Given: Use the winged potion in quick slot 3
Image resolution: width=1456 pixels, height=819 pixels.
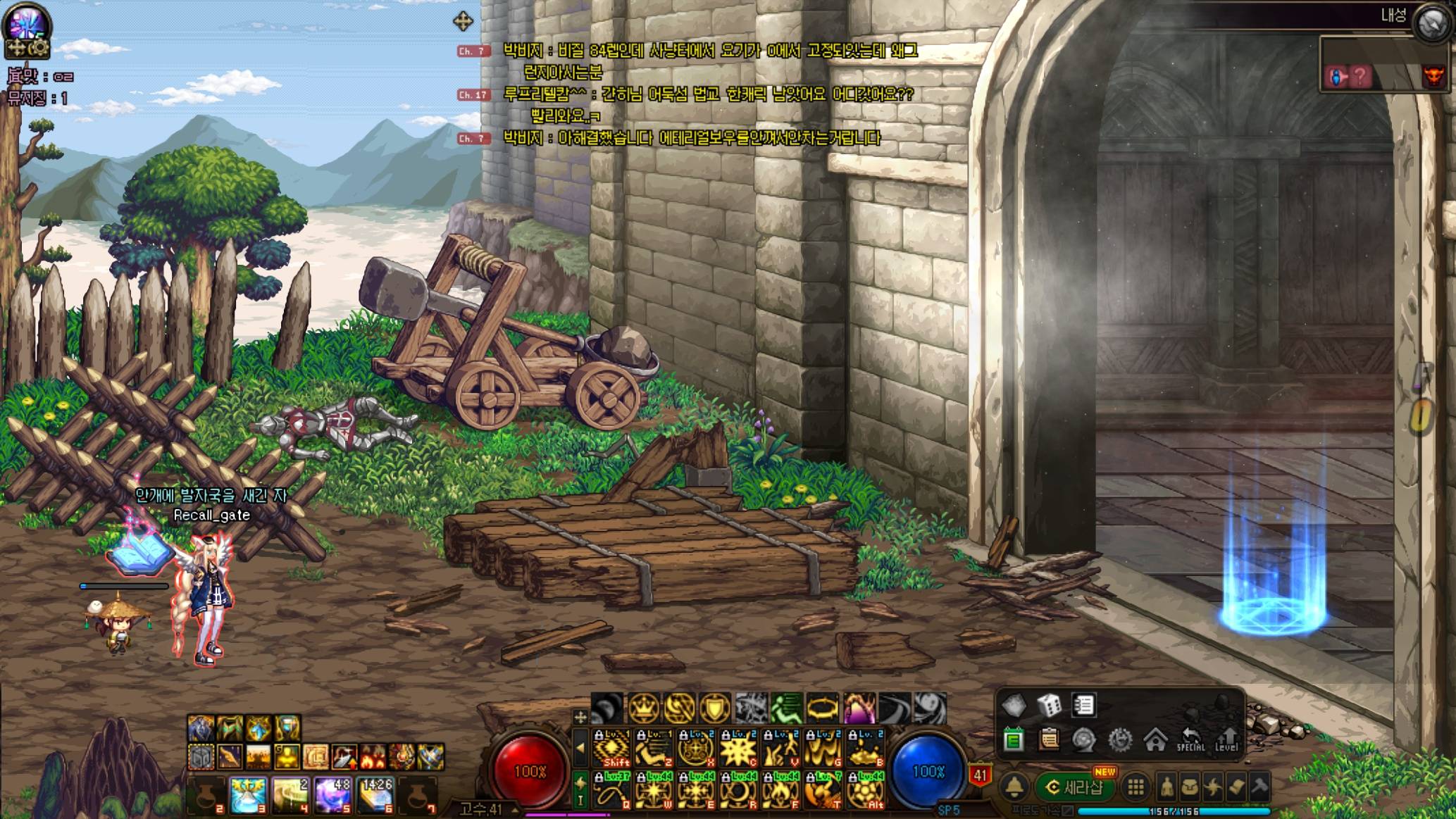Looking at the screenshot, I should 248,794.
